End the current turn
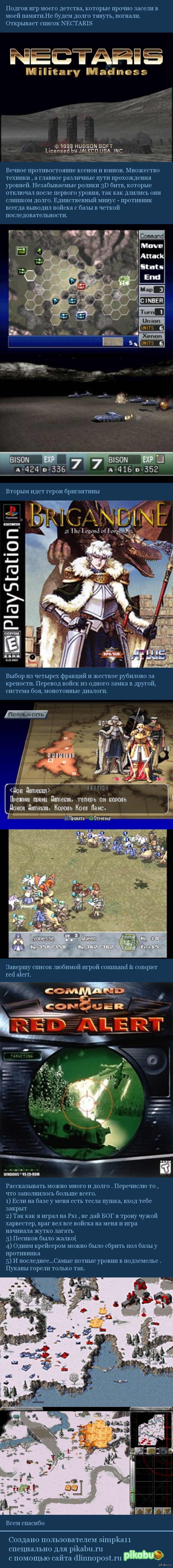Viewport: 173px width, 1568px height. pos(152,277)
